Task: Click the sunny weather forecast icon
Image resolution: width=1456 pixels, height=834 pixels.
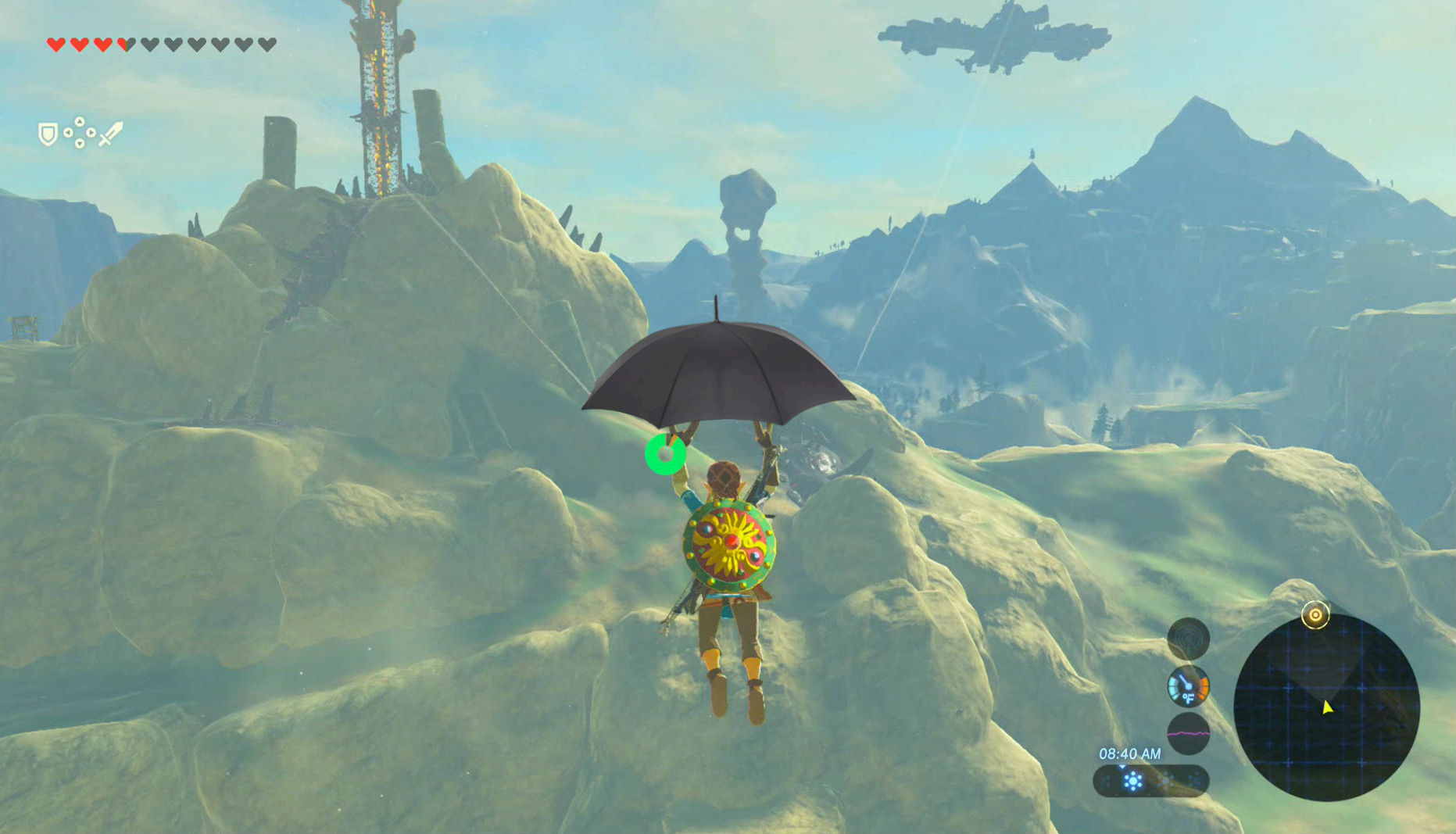Action: tap(1132, 780)
